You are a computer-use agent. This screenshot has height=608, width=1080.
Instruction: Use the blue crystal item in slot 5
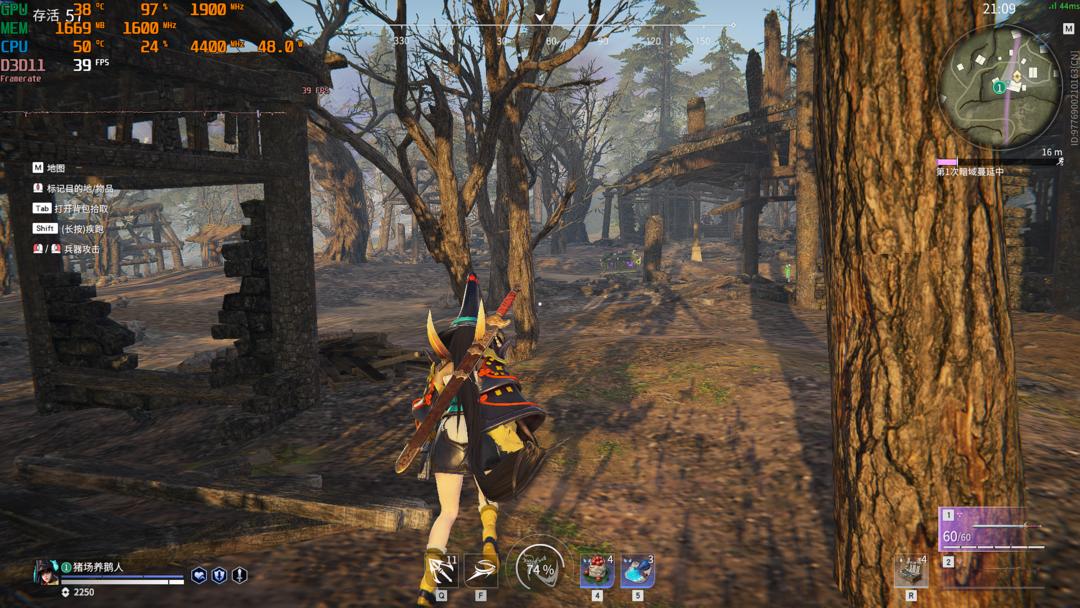[x=637, y=571]
